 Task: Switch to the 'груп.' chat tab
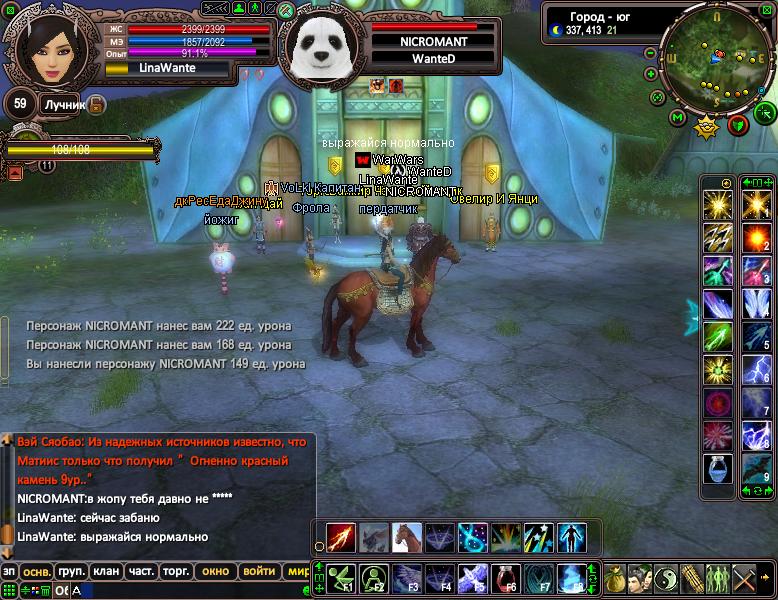70,571
